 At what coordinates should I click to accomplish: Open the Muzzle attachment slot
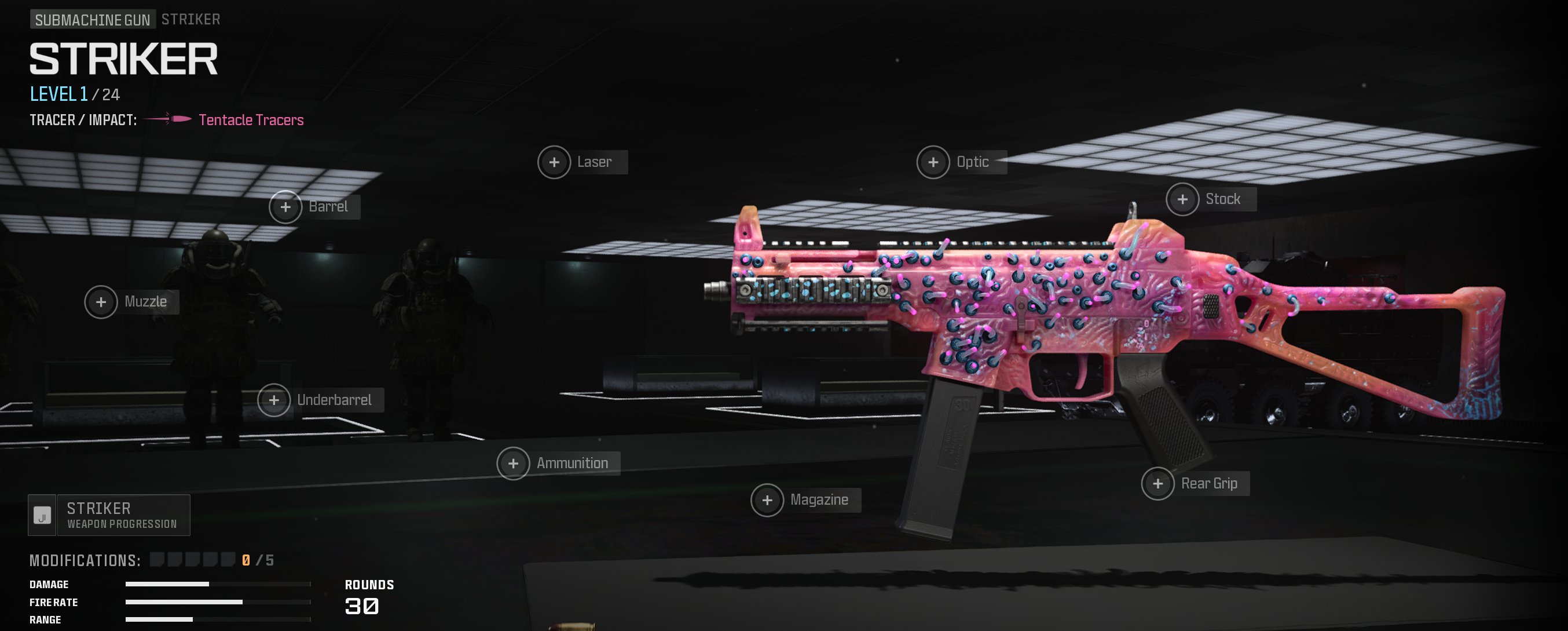[x=101, y=302]
